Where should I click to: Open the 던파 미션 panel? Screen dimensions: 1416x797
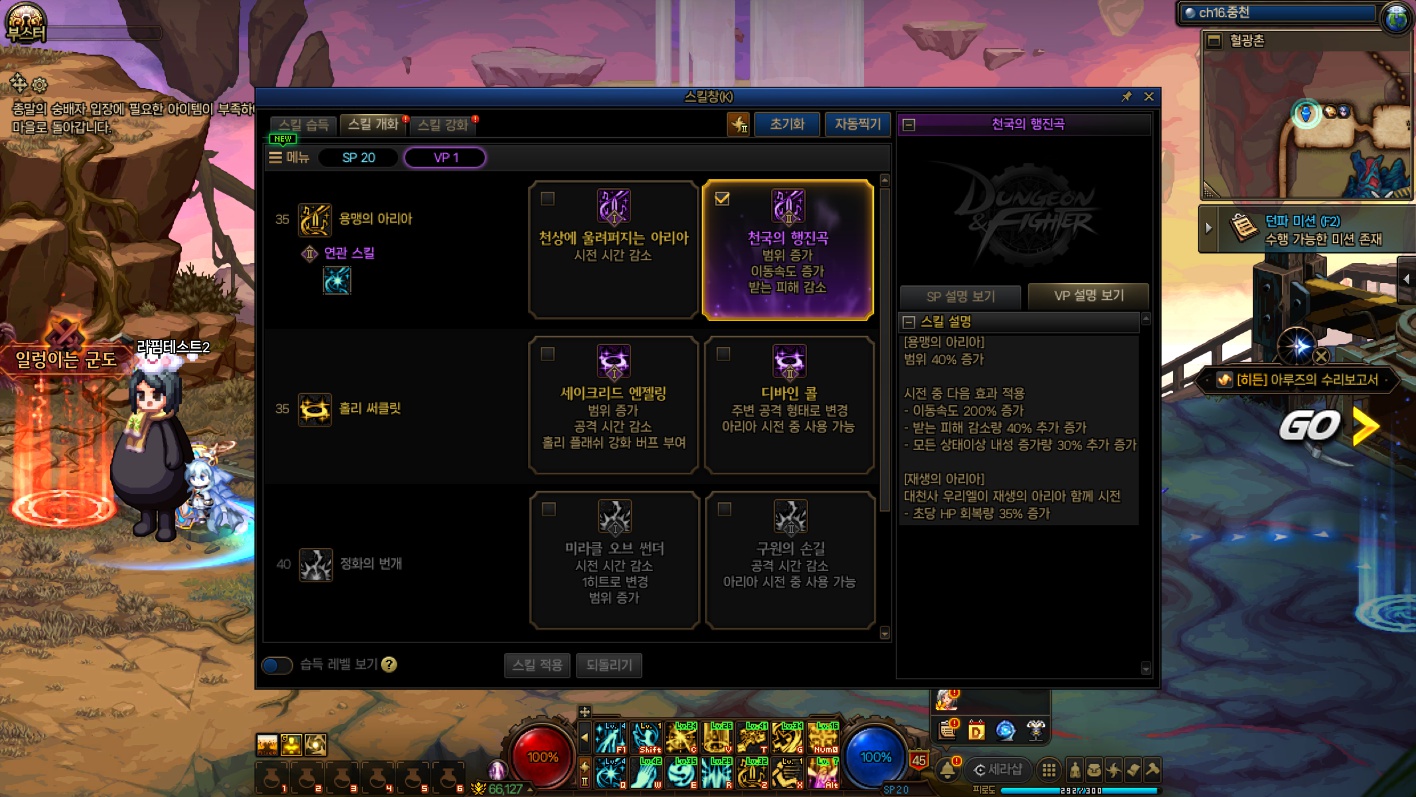(1294, 229)
